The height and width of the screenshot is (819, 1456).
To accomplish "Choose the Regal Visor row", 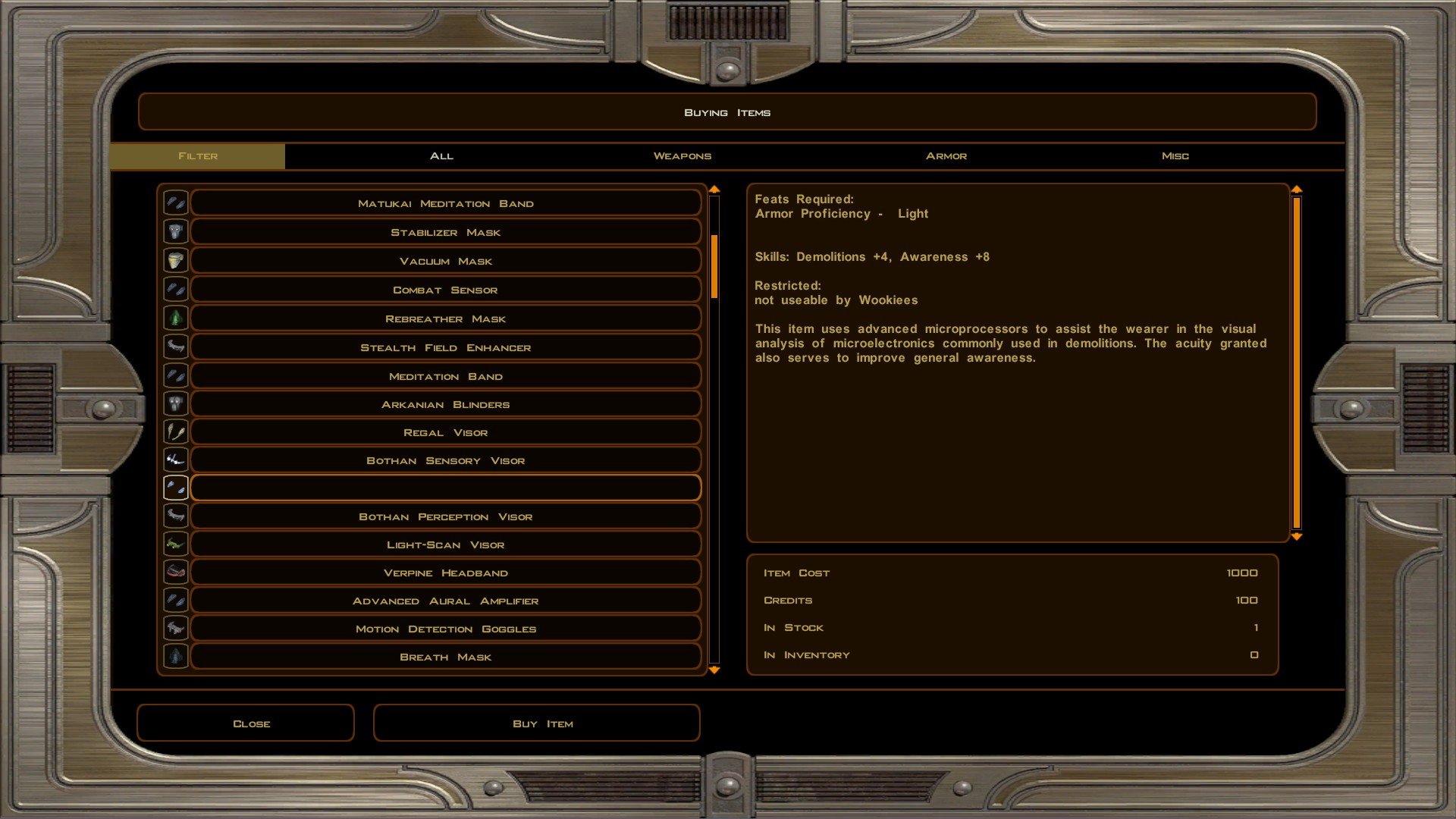I will (445, 432).
